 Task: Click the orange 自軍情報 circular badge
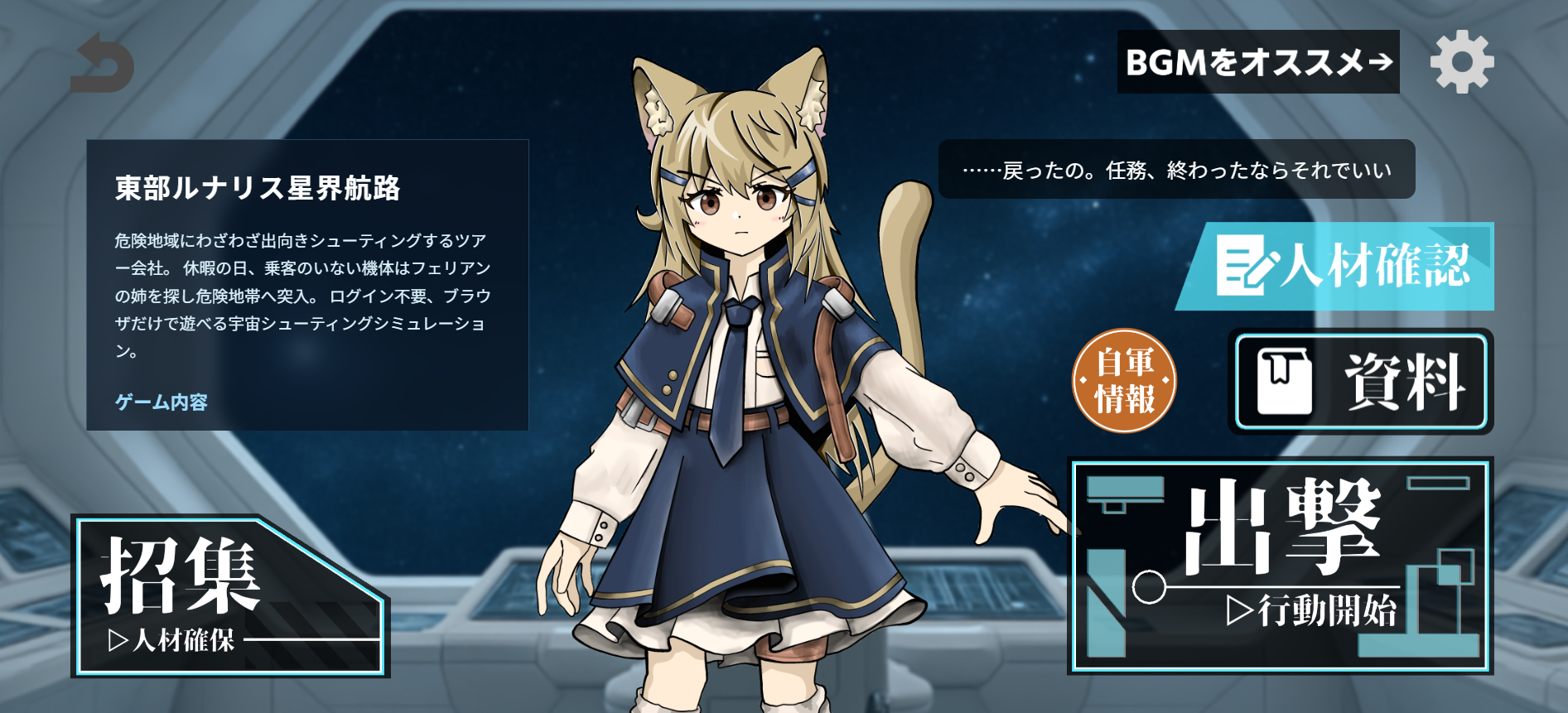tap(1125, 383)
